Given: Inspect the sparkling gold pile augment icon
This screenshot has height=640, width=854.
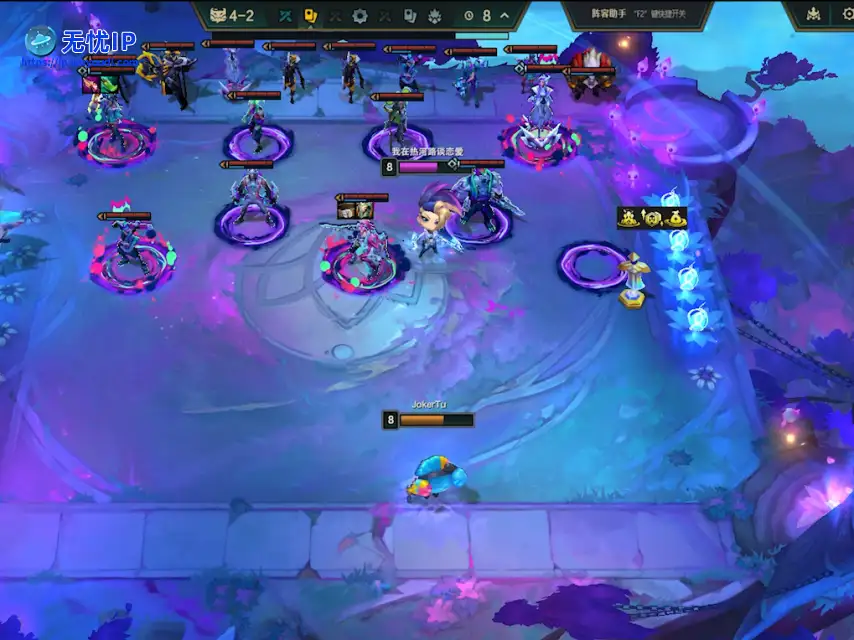Looking at the screenshot, I should pyautogui.click(x=630, y=217).
